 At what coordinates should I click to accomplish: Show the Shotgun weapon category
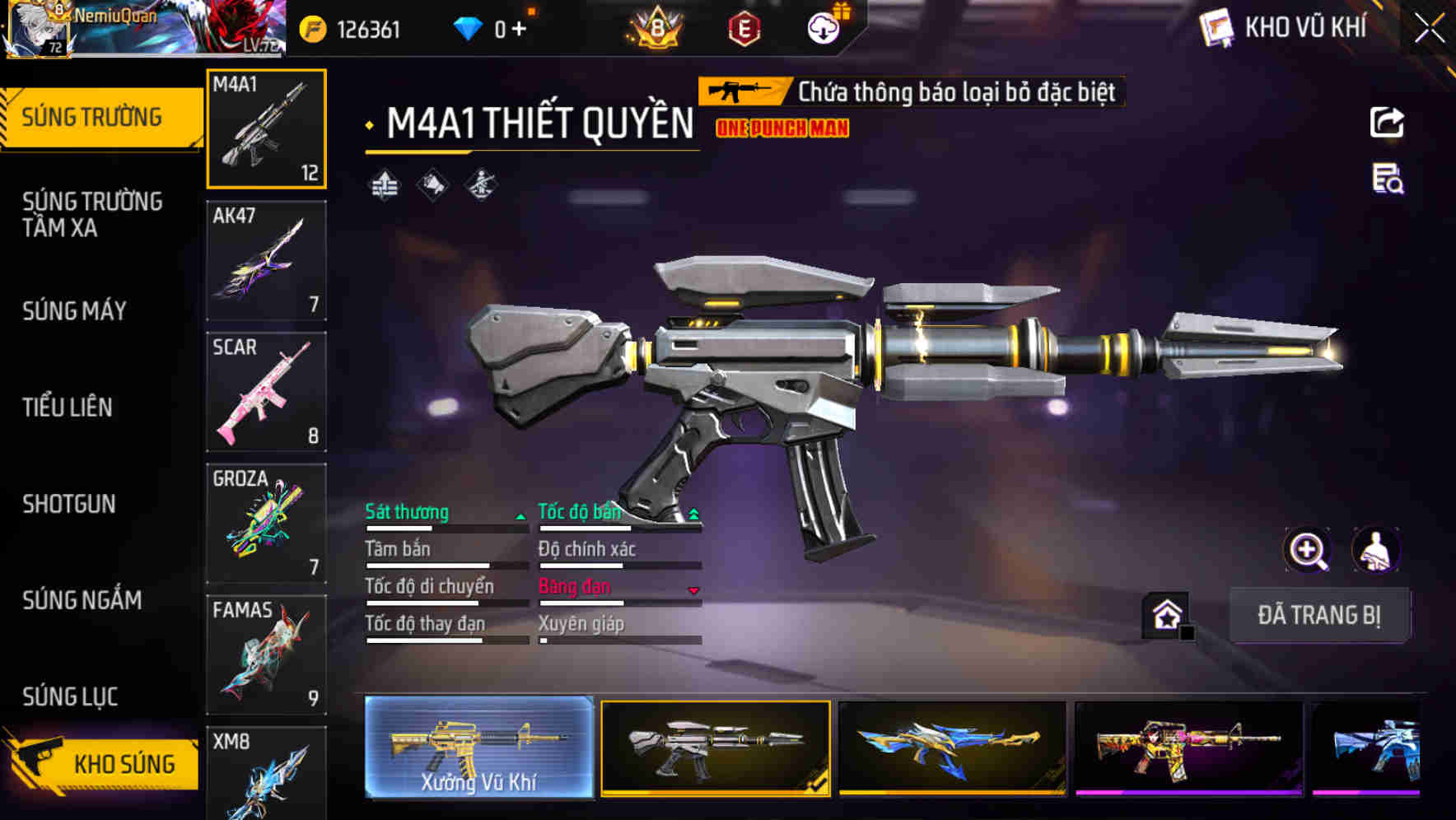pos(69,504)
